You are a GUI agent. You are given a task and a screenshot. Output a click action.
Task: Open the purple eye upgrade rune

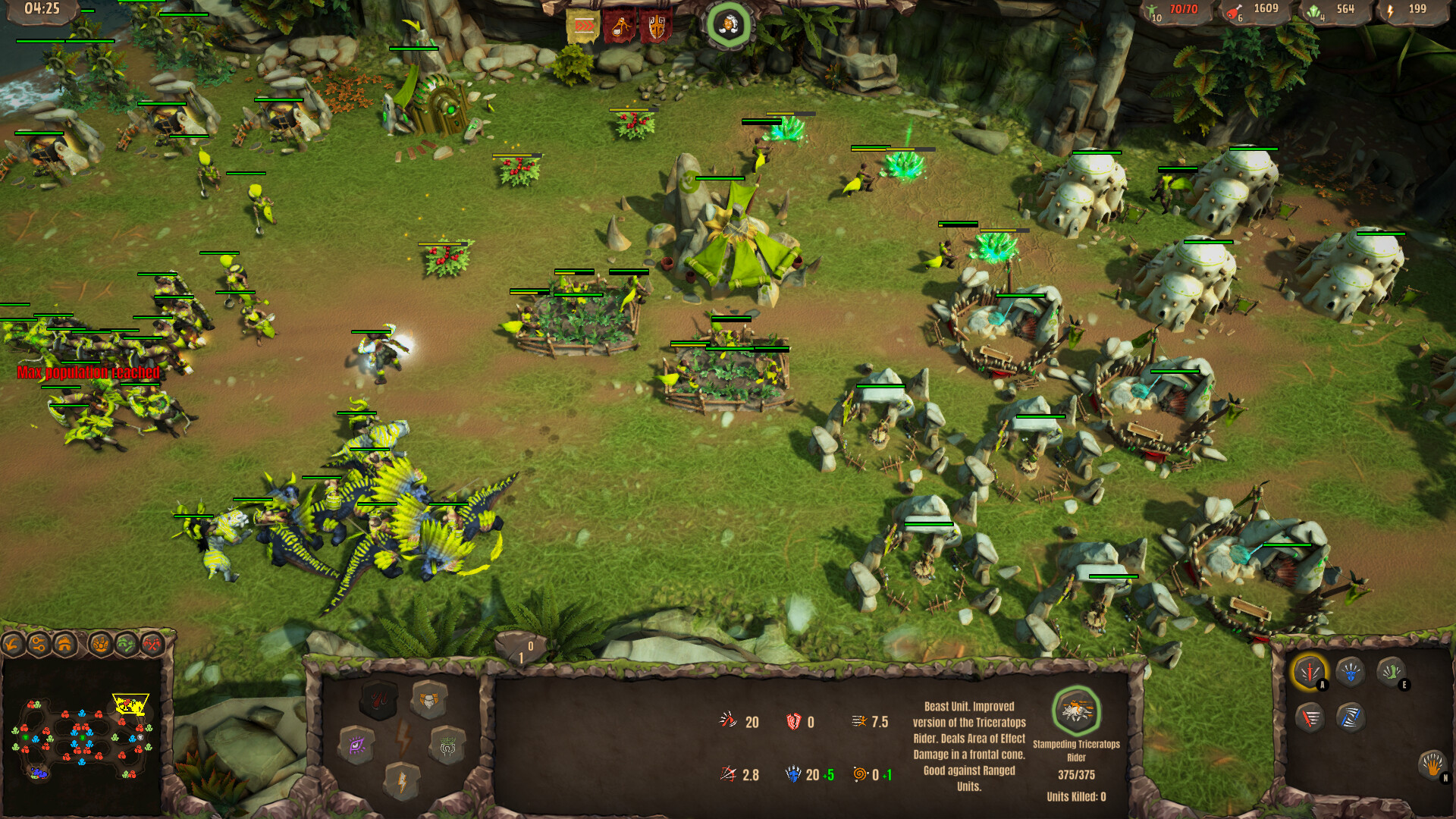coord(356,744)
